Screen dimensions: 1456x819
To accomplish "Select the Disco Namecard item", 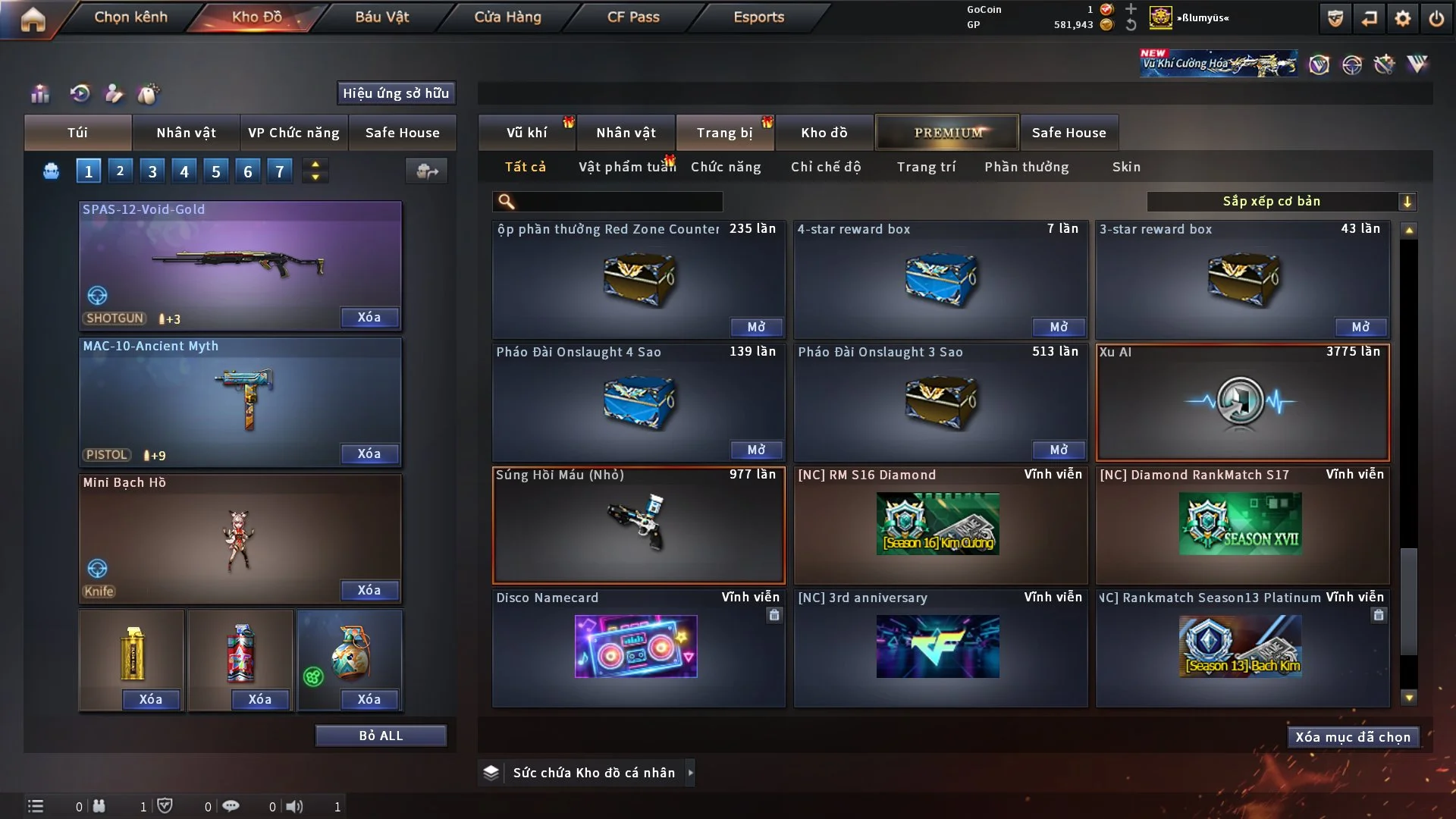I will click(x=638, y=648).
